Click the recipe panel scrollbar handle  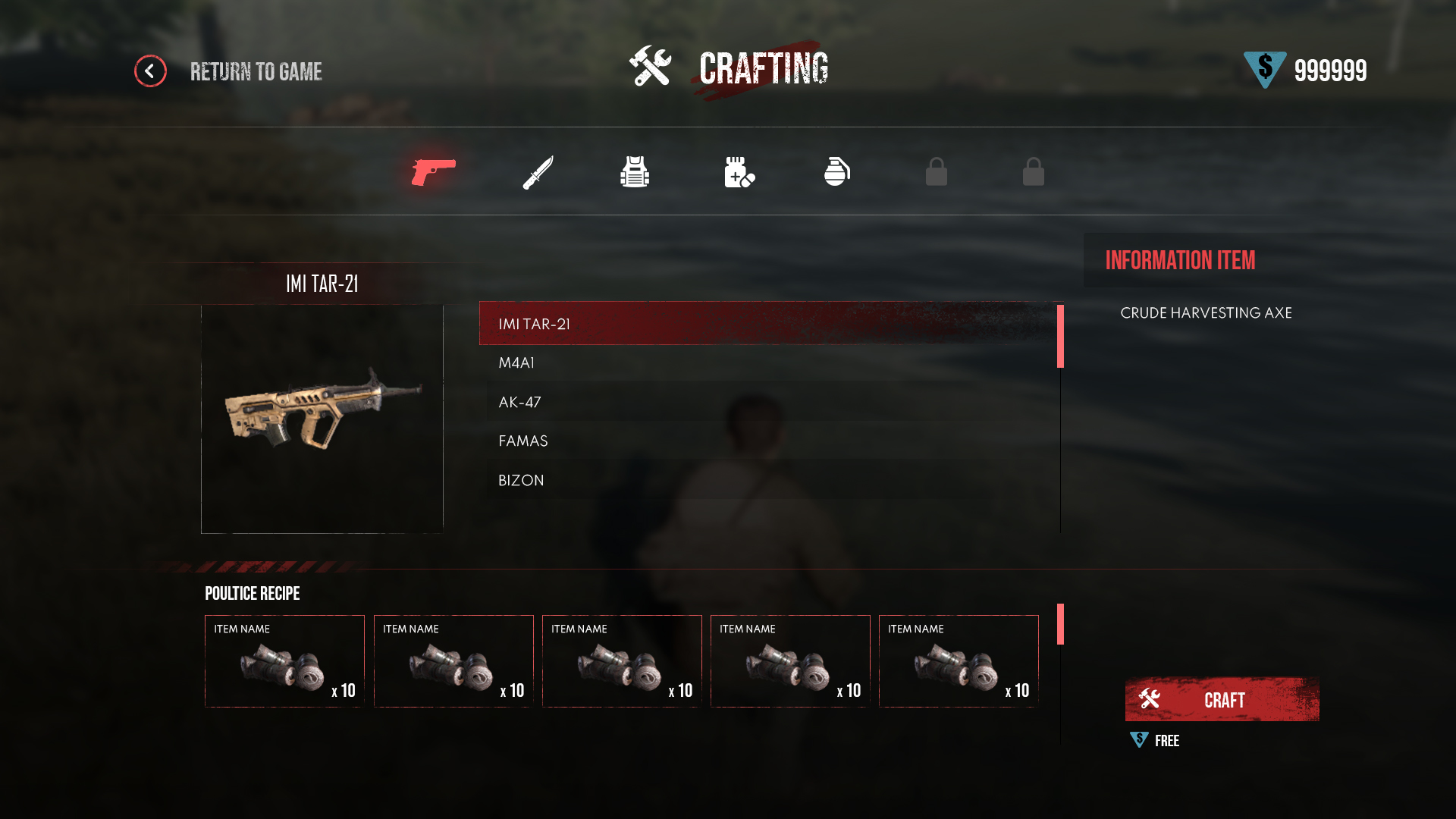click(1060, 624)
